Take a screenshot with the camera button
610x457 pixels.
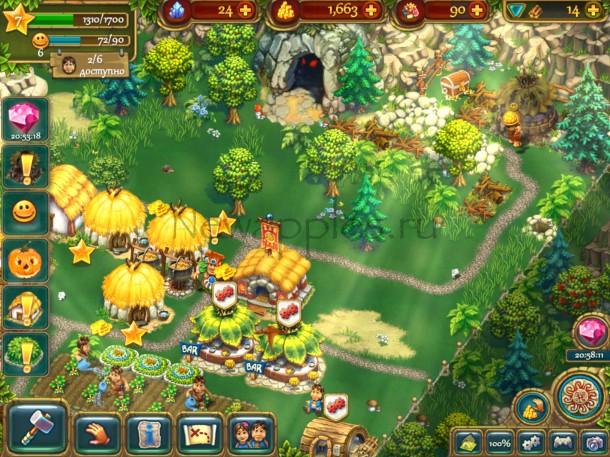coord(593,441)
